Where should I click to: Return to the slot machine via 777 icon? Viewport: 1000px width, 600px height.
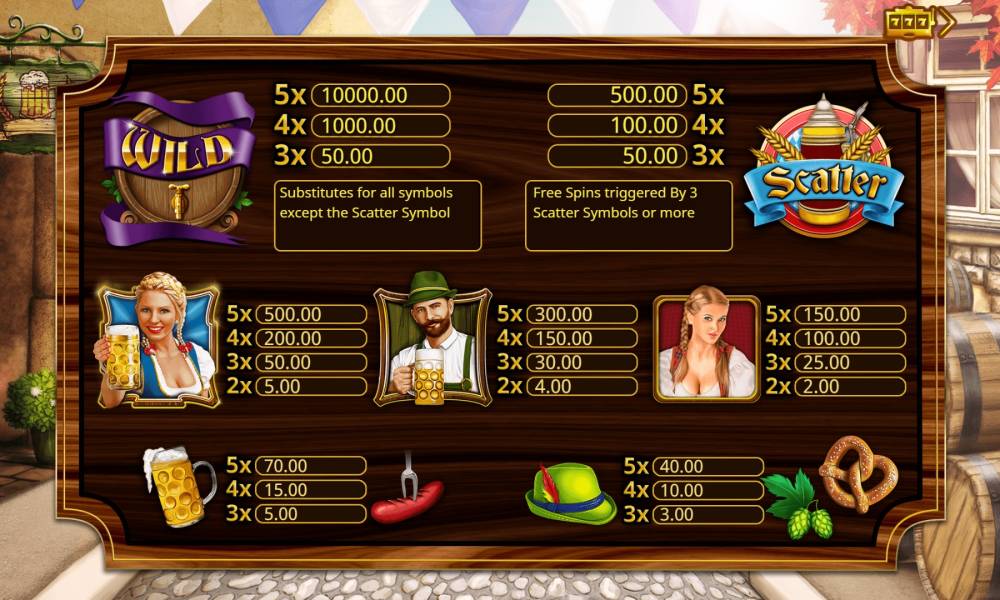[x=919, y=23]
